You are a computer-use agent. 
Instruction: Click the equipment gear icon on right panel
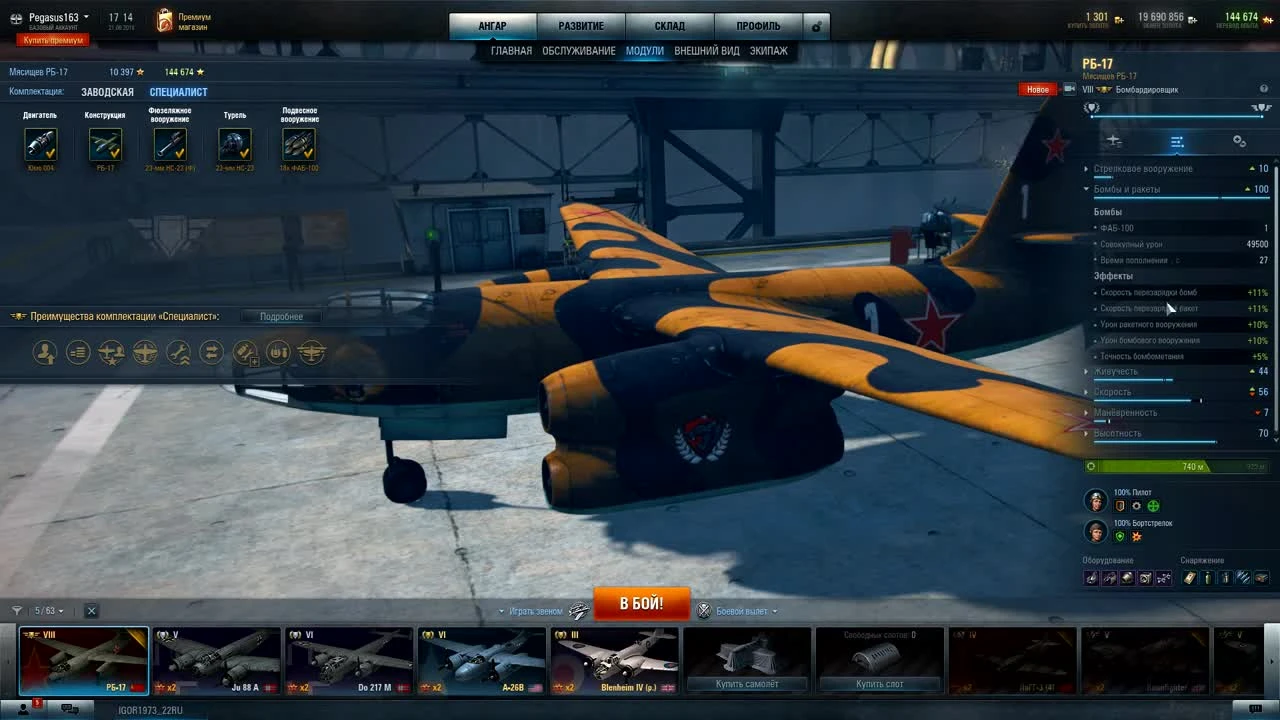(x=1240, y=141)
